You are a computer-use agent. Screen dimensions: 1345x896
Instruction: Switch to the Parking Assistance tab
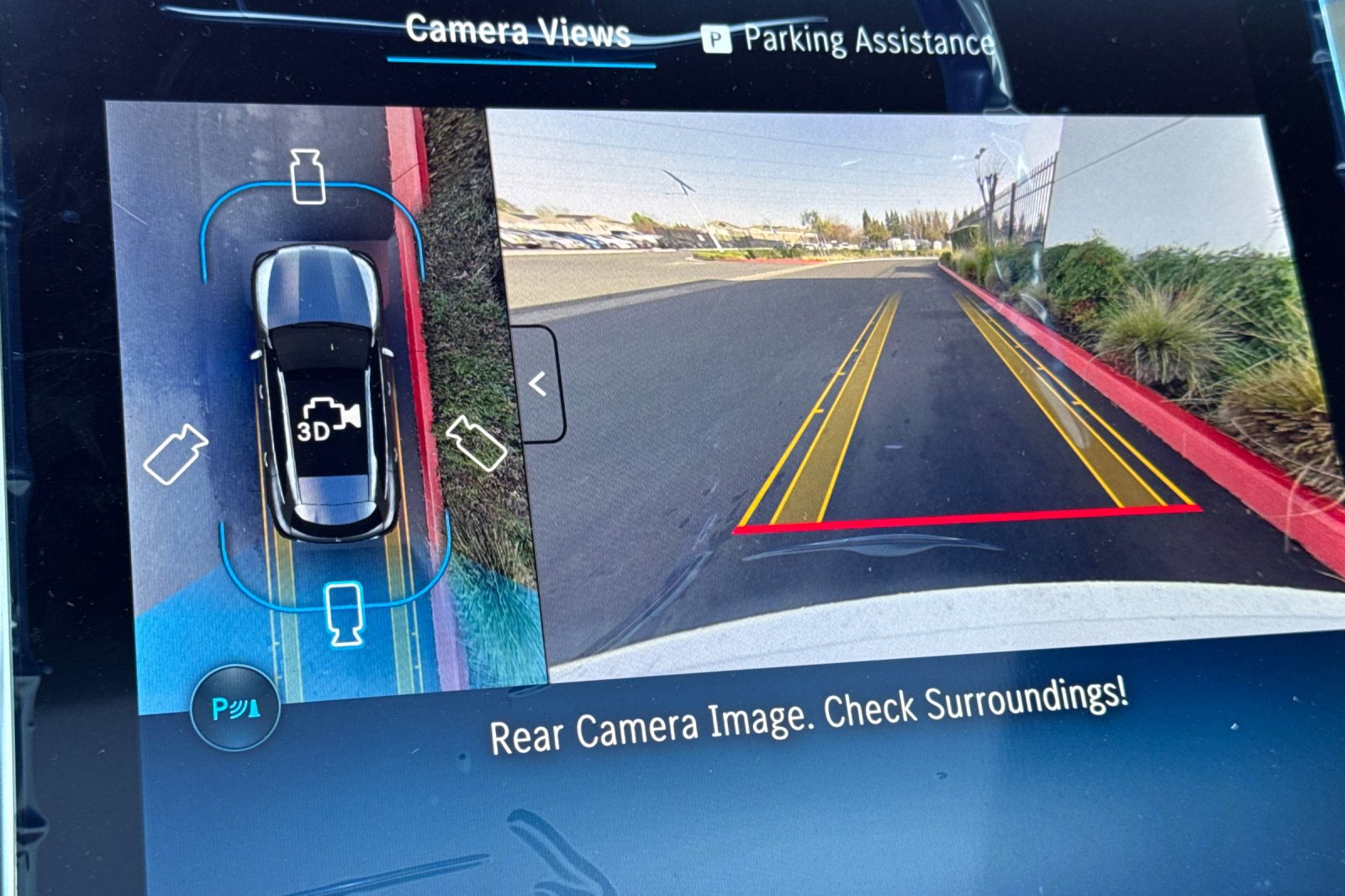click(866, 37)
